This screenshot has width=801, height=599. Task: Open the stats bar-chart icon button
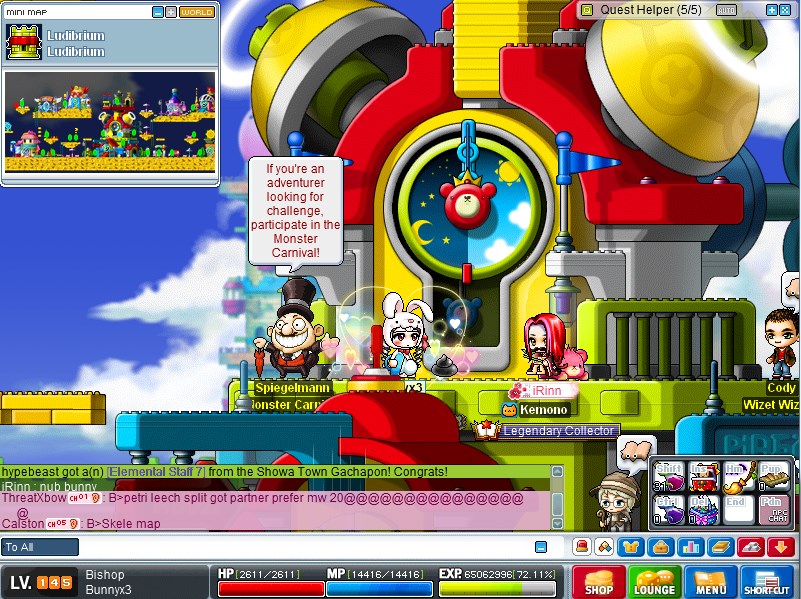[x=688, y=546]
